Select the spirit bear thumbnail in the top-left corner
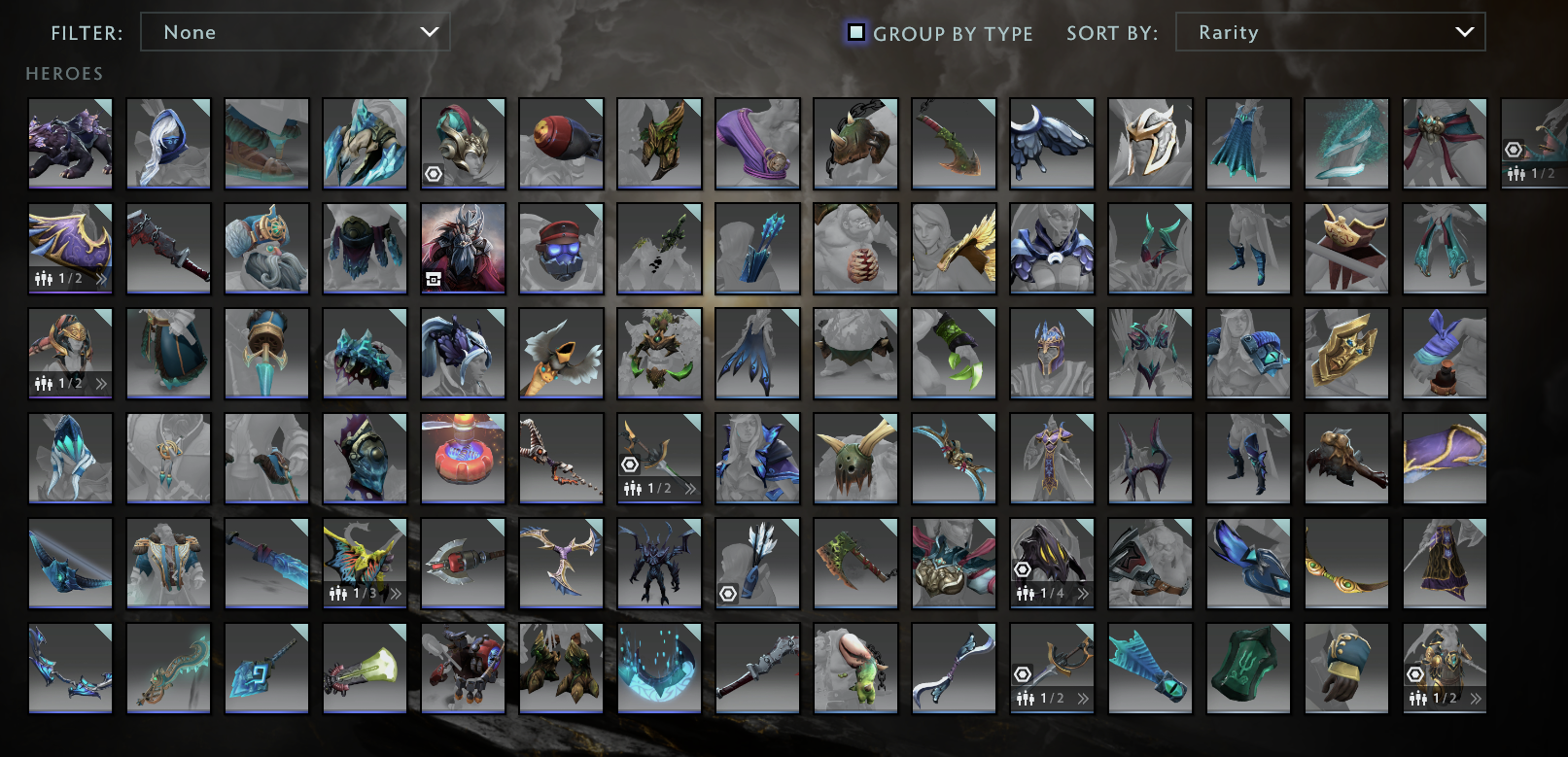Viewport: 1568px width, 757px height. [70, 144]
